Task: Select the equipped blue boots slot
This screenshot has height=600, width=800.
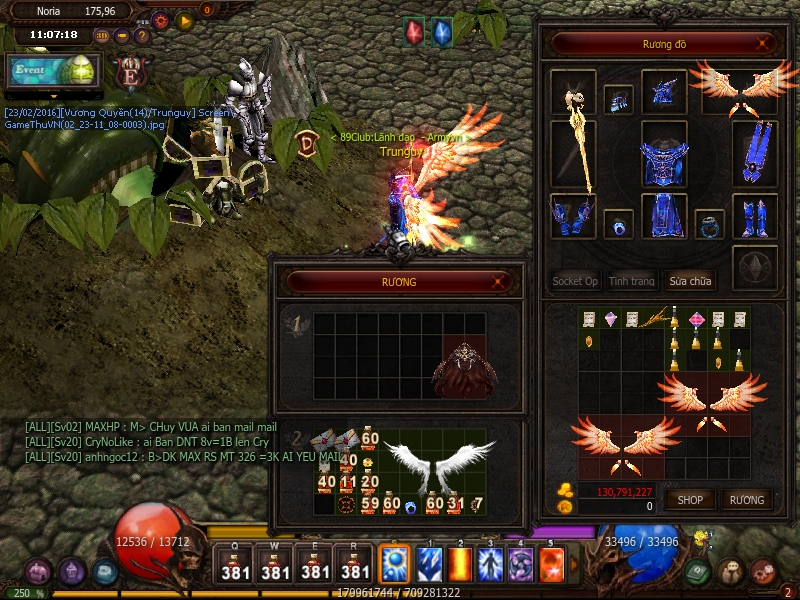Action: [x=754, y=215]
